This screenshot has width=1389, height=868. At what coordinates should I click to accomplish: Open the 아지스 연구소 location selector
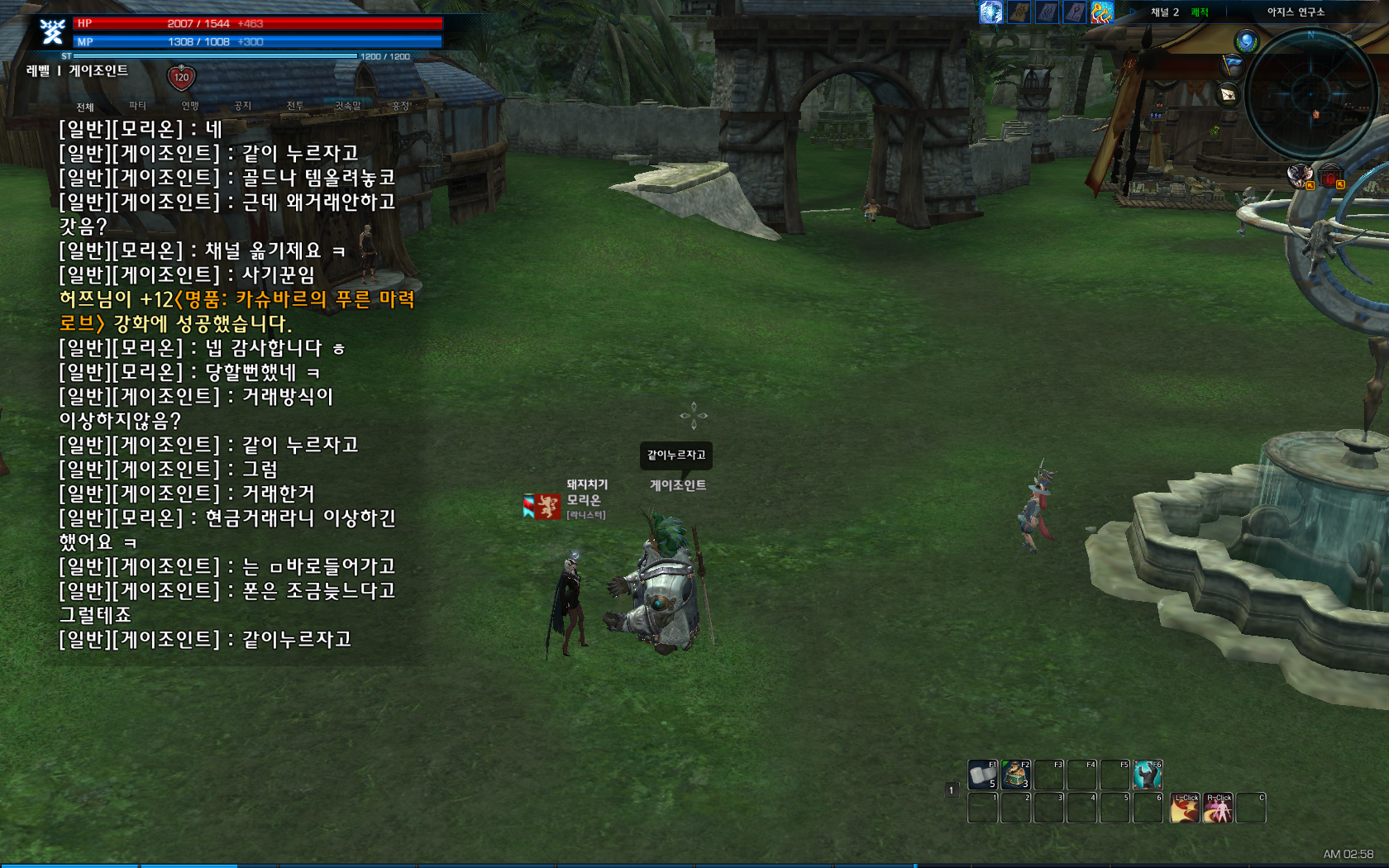tap(1298, 12)
